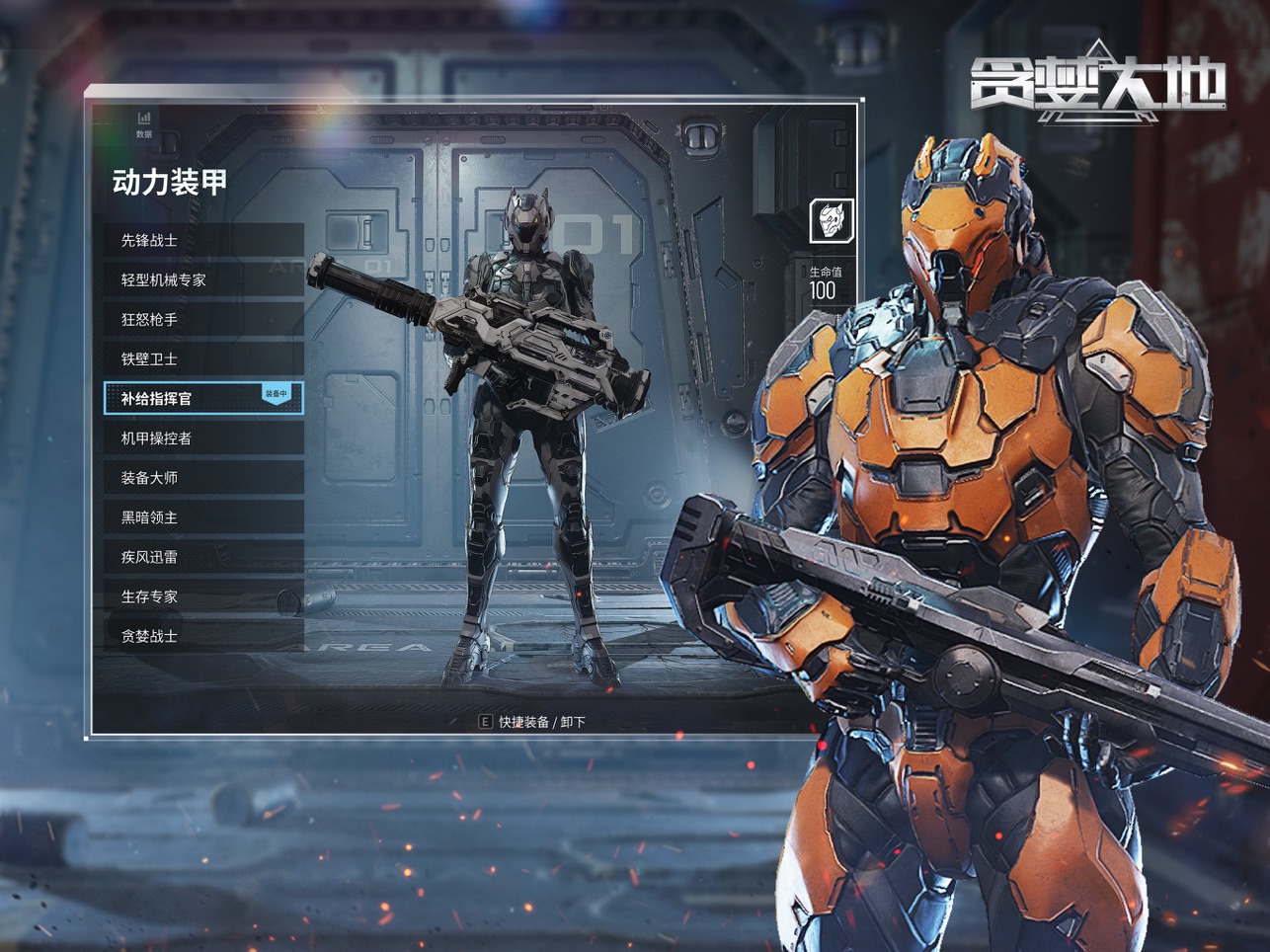Click the armor helmet emblem icon
Viewport: 1270px width, 952px height.
(832, 220)
